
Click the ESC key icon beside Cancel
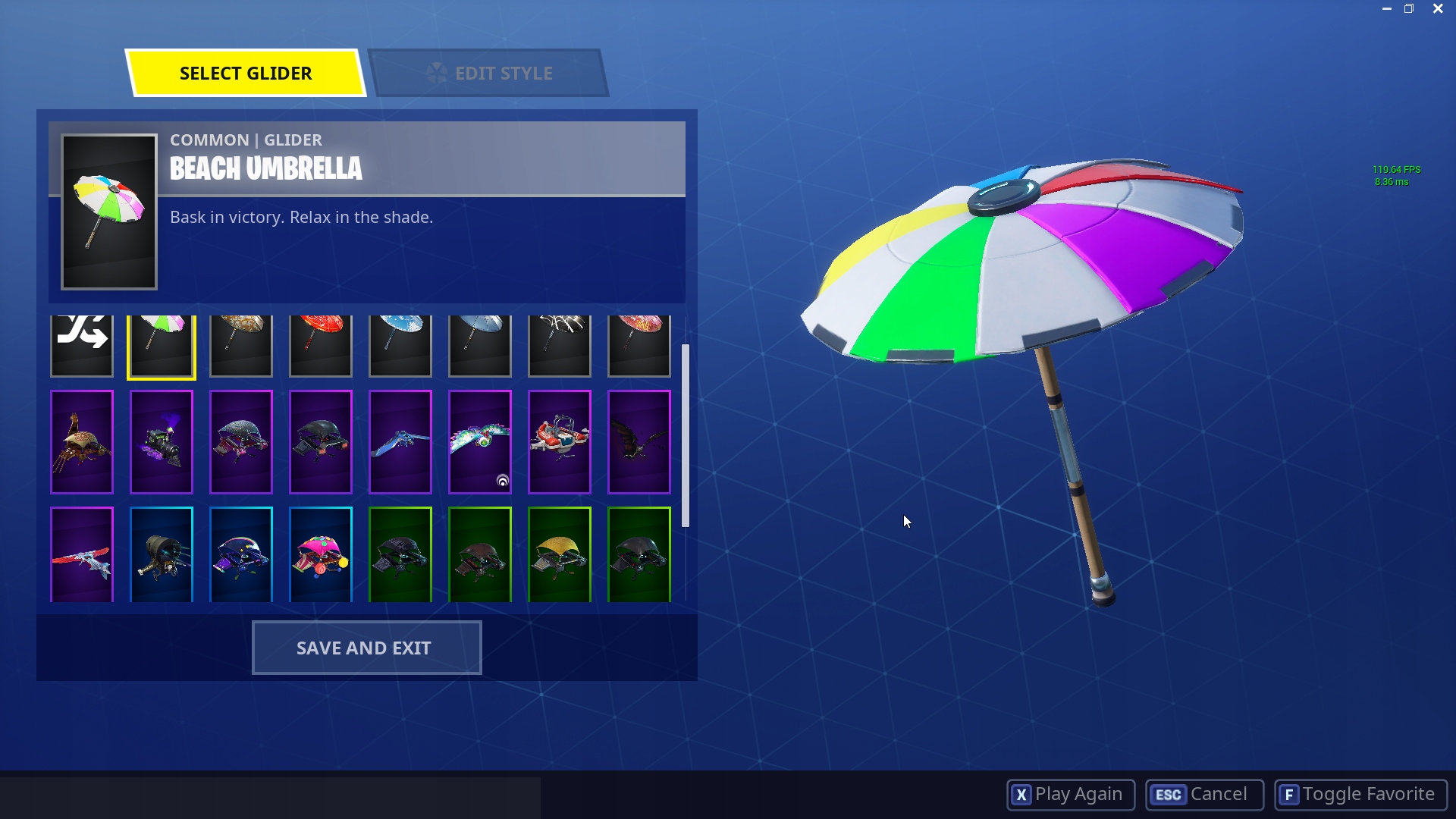[1168, 795]
